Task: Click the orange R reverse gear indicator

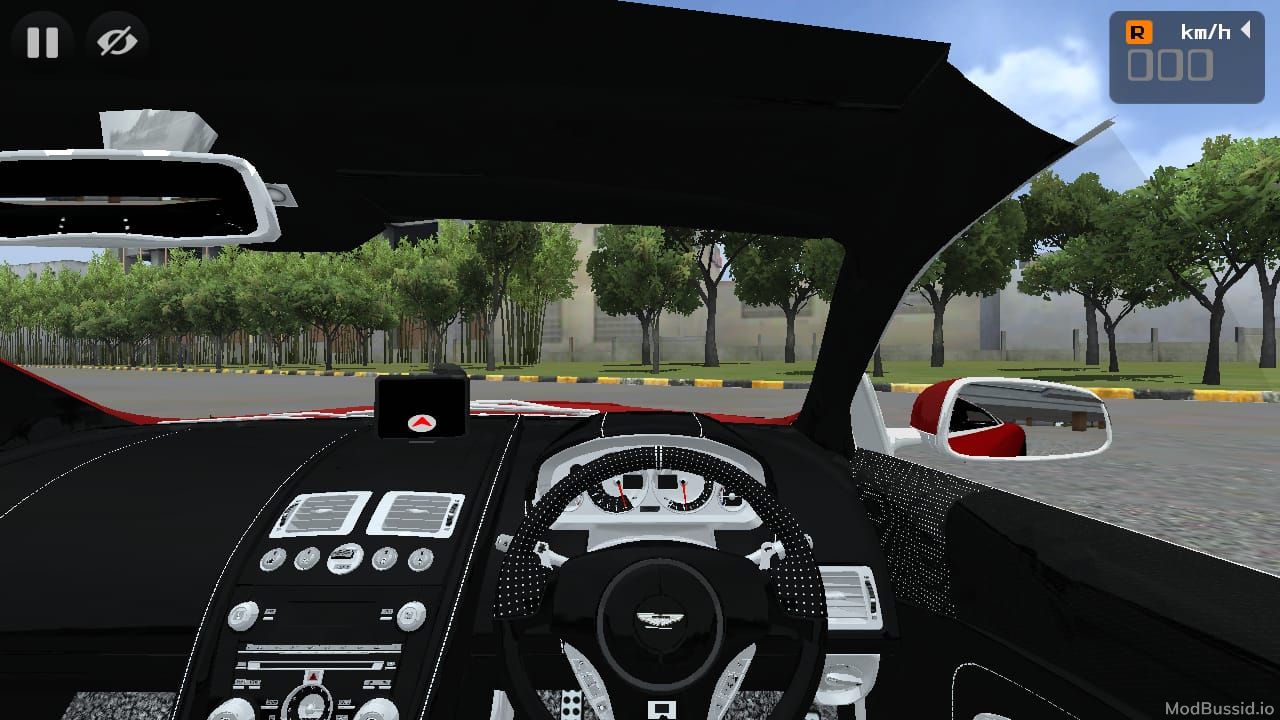Action: tap(1139, 33)
